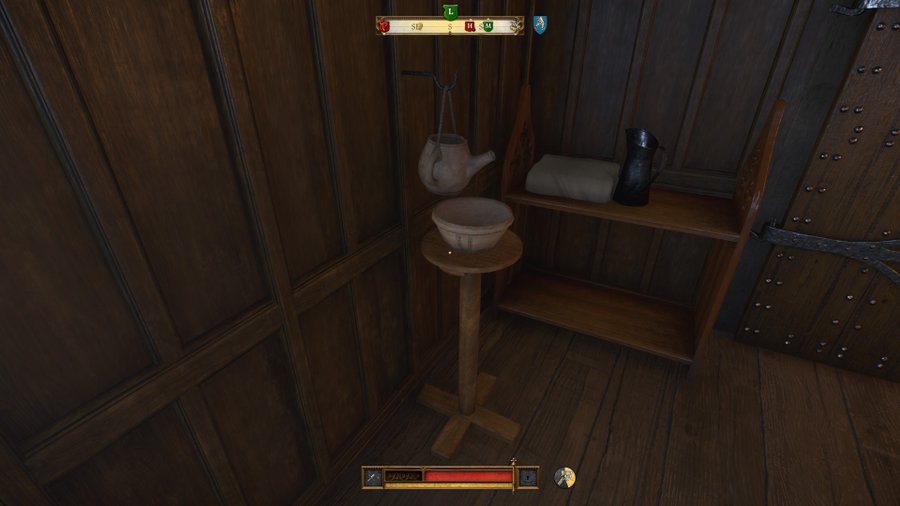This screenshot has width=900, height=506.
Task: Click the round day-night icon beside health bar
Action: (565, 477)
